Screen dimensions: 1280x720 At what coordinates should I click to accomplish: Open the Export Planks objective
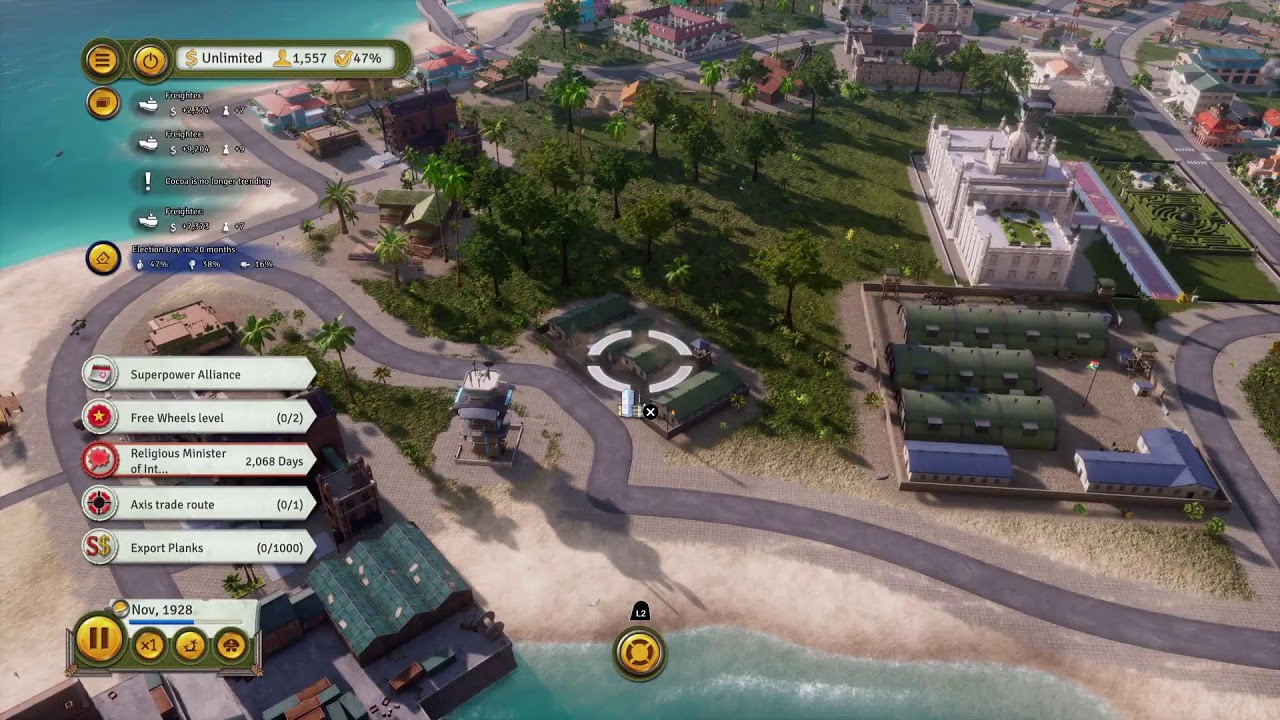pyautogui.click(x=199, y=548)
